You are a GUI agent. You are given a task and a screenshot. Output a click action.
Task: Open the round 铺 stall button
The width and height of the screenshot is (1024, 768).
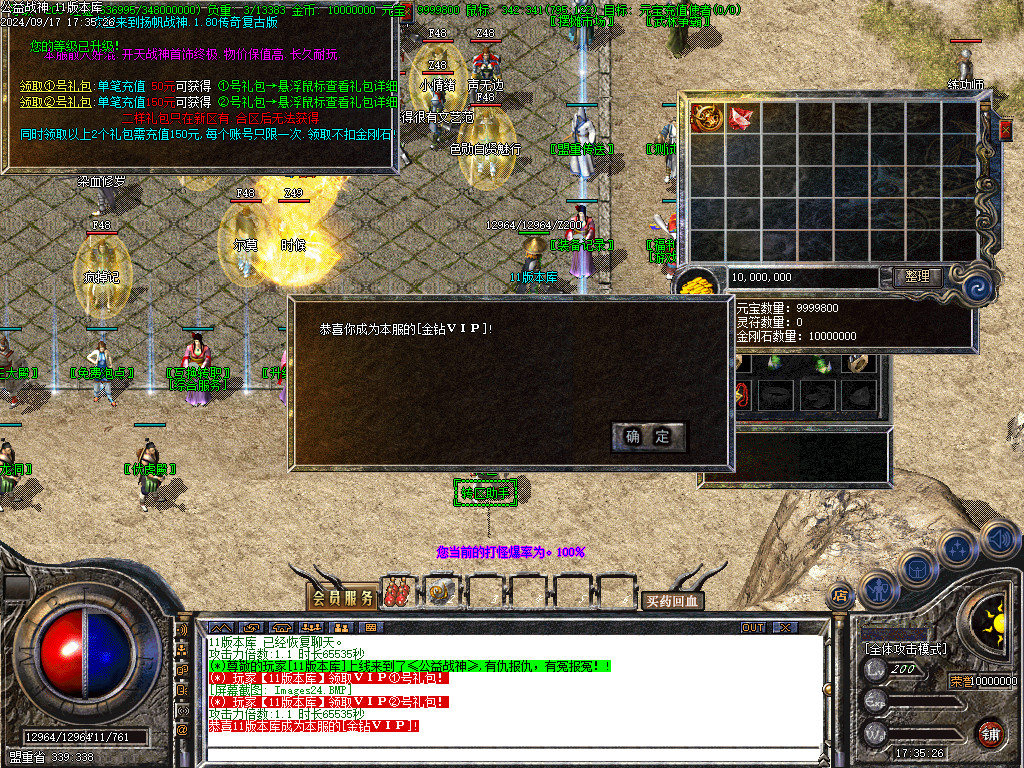[990, 731]
